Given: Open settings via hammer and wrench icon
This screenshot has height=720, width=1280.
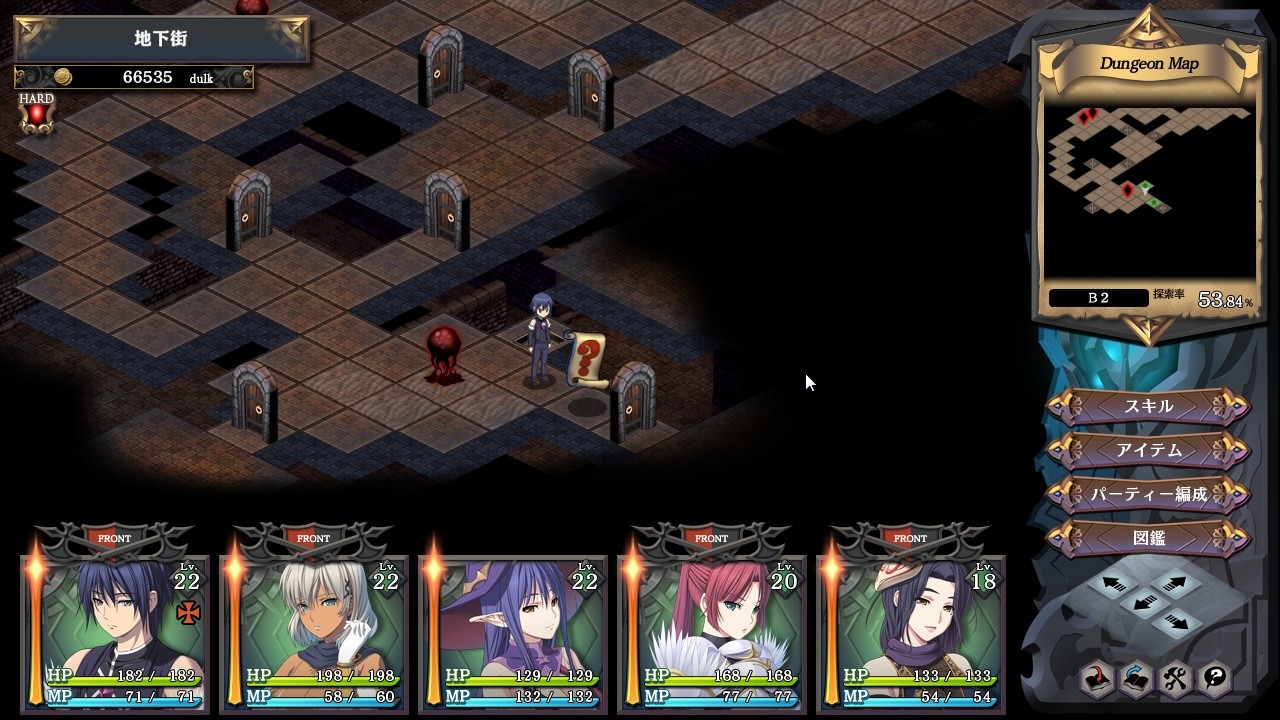Looking at the screenshot, I should pyautogui.click(x=1175, y=679).
